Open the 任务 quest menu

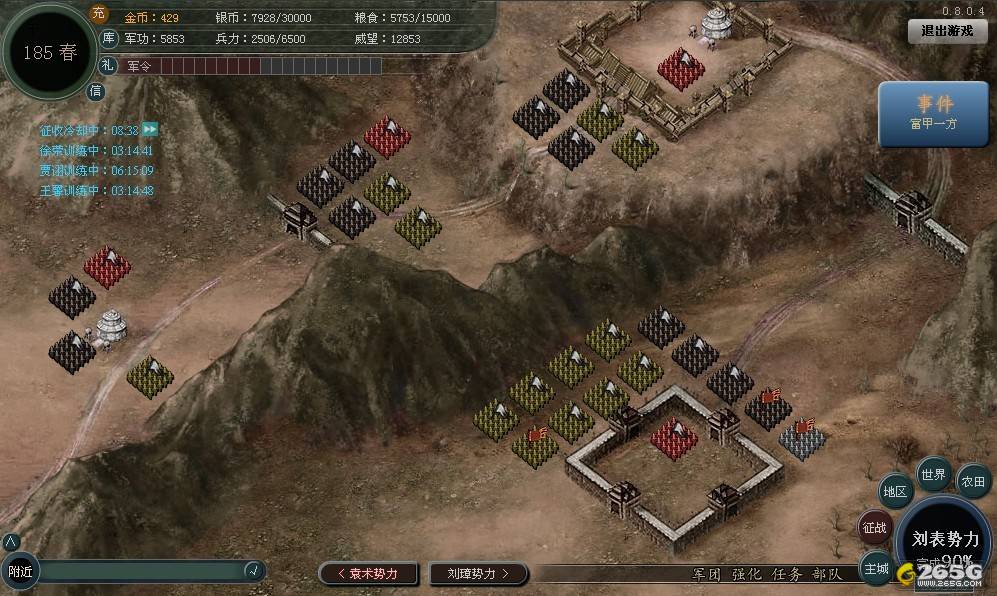[787, 574]
